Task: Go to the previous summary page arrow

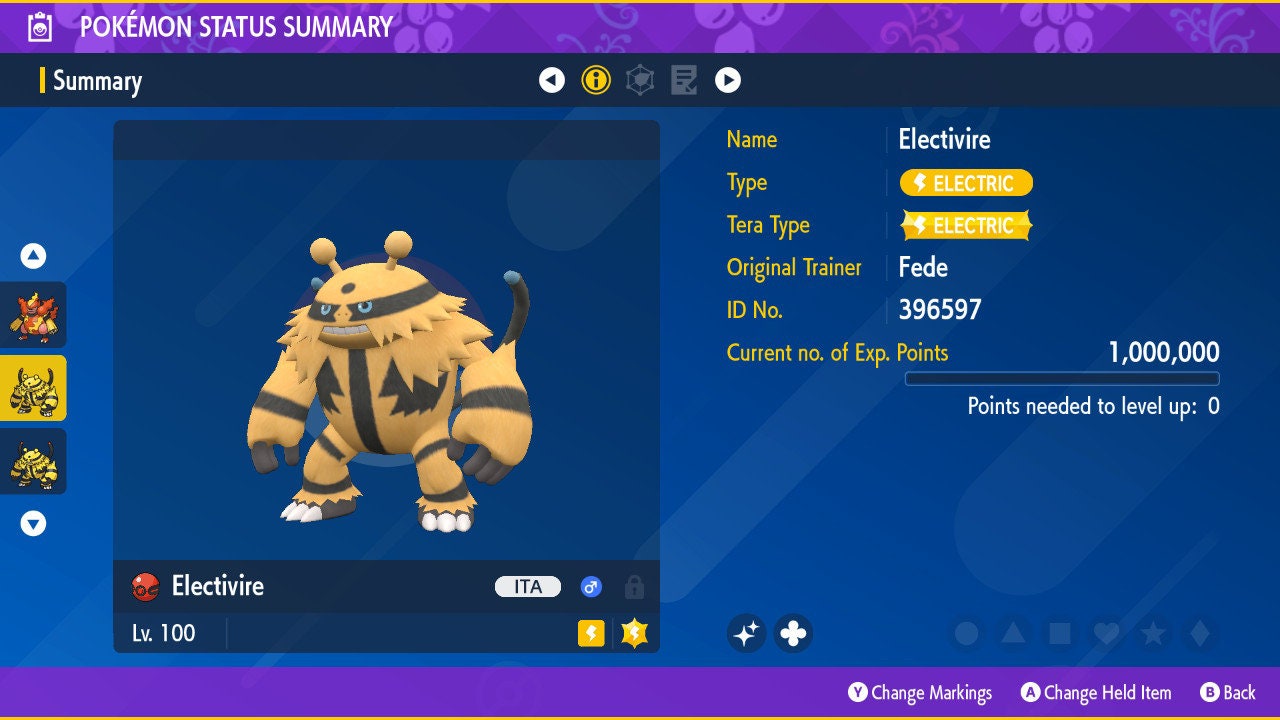Action: [x=552, y=80]
